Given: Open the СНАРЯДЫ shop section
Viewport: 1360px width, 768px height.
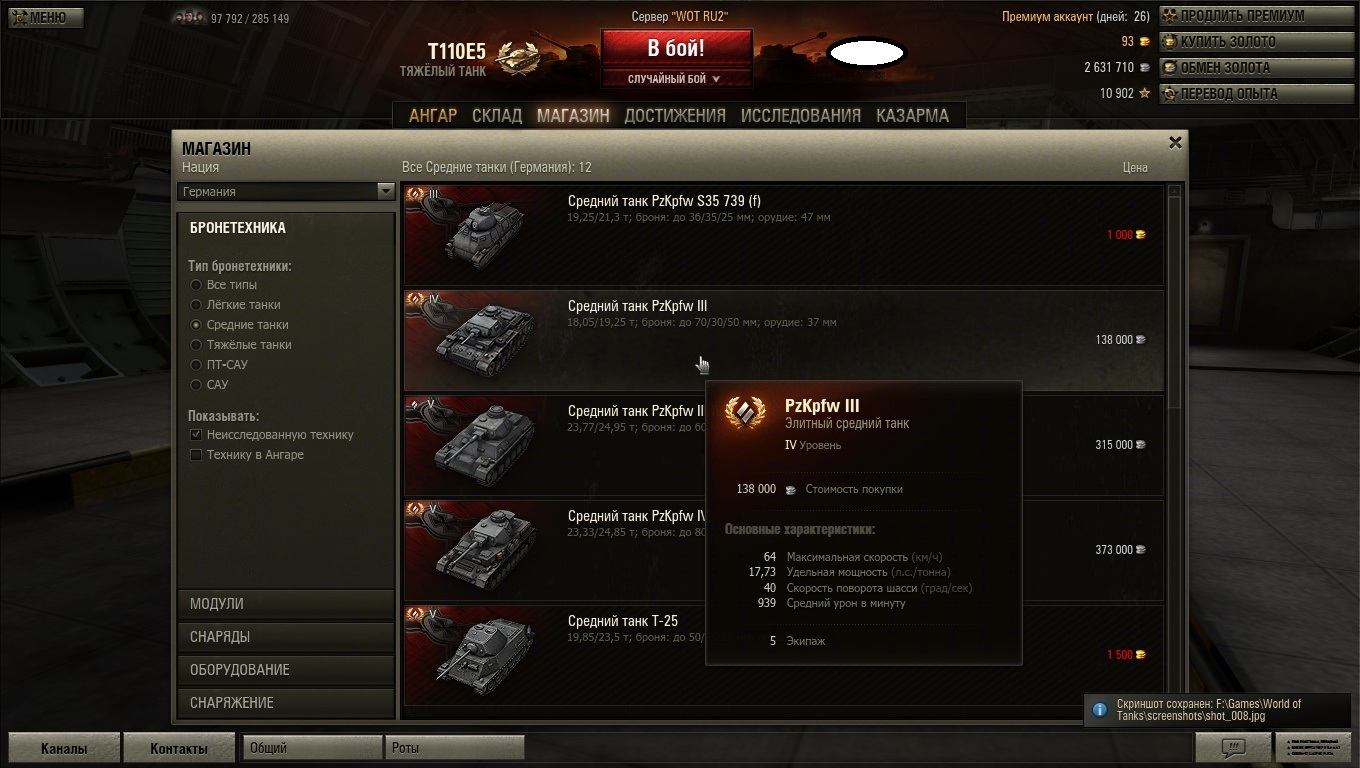Looking at the screenshot, I should [x=286, y=637].
